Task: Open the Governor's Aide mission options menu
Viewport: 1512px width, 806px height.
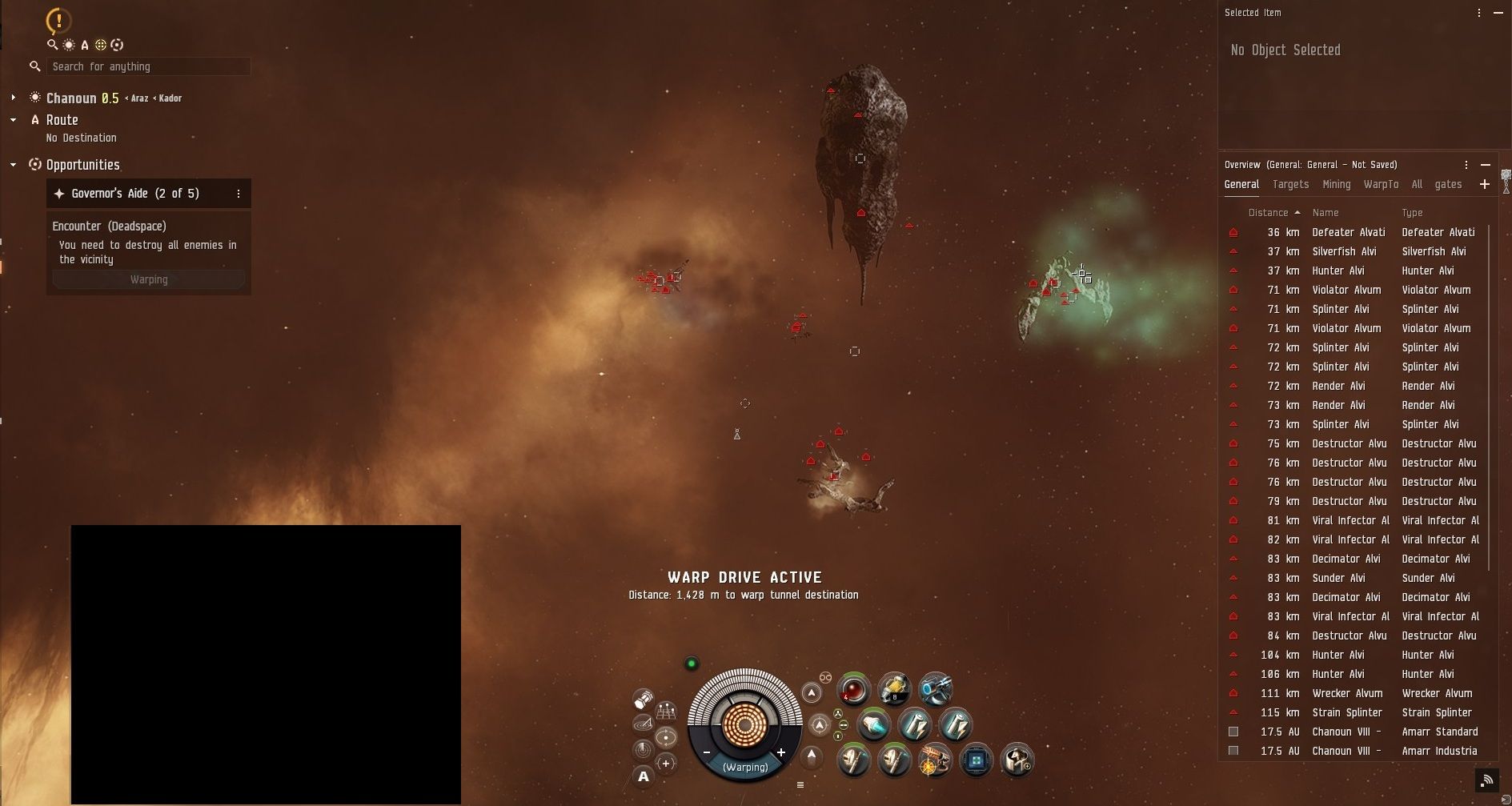Action: point(238,194)
